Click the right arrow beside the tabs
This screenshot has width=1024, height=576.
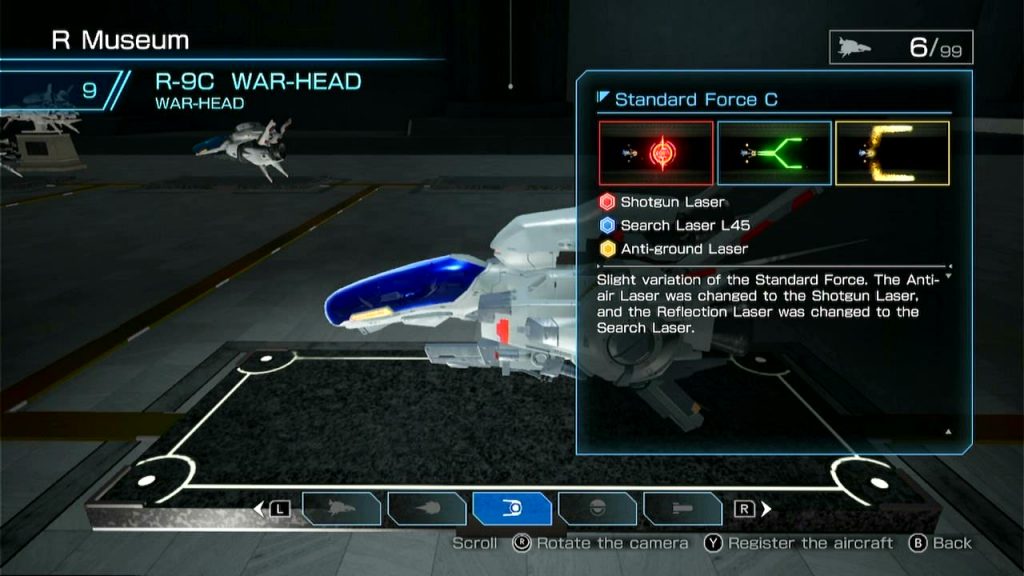765,509
